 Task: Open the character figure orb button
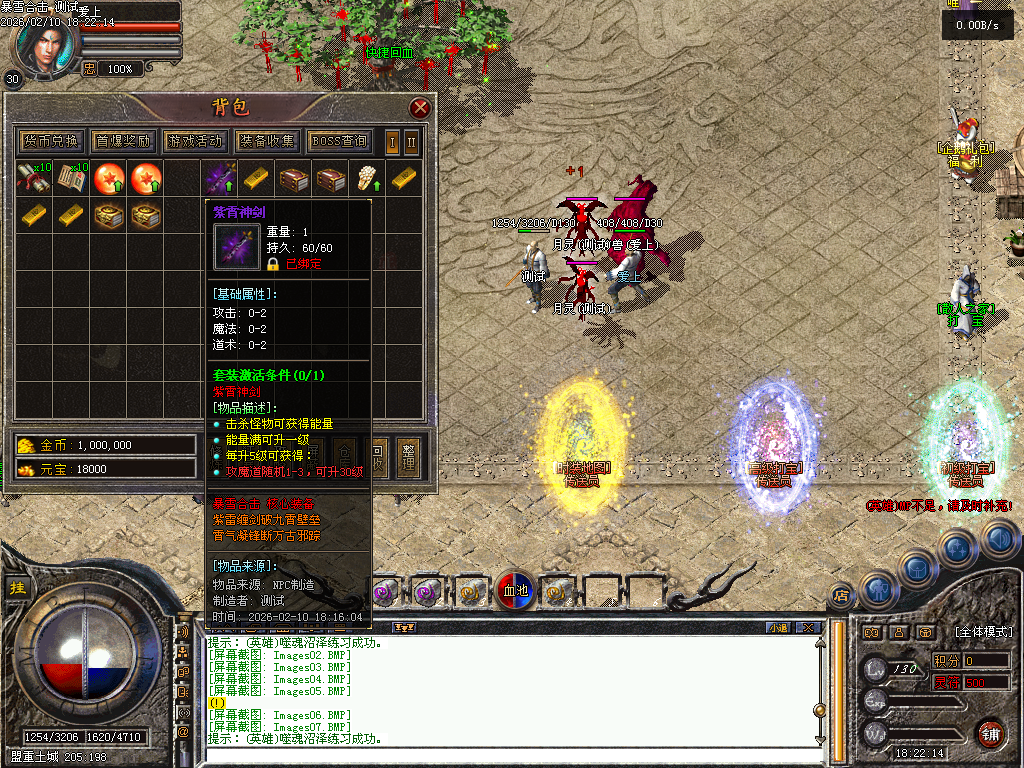(877, 588)
